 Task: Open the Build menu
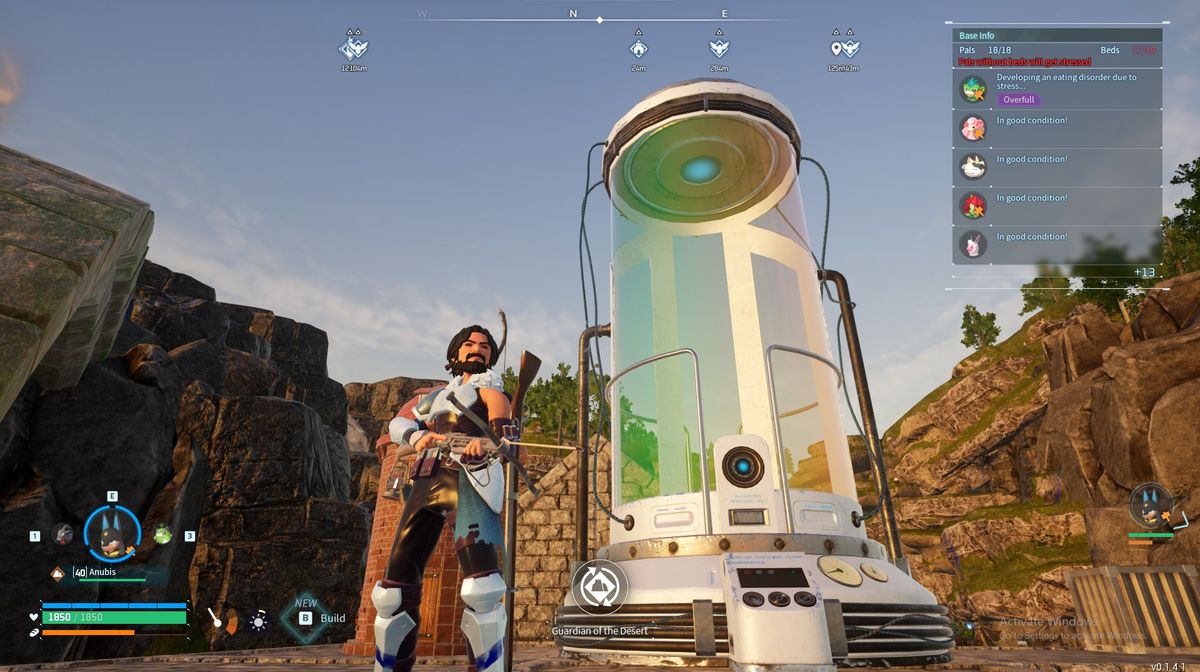[x=320, y=618]
